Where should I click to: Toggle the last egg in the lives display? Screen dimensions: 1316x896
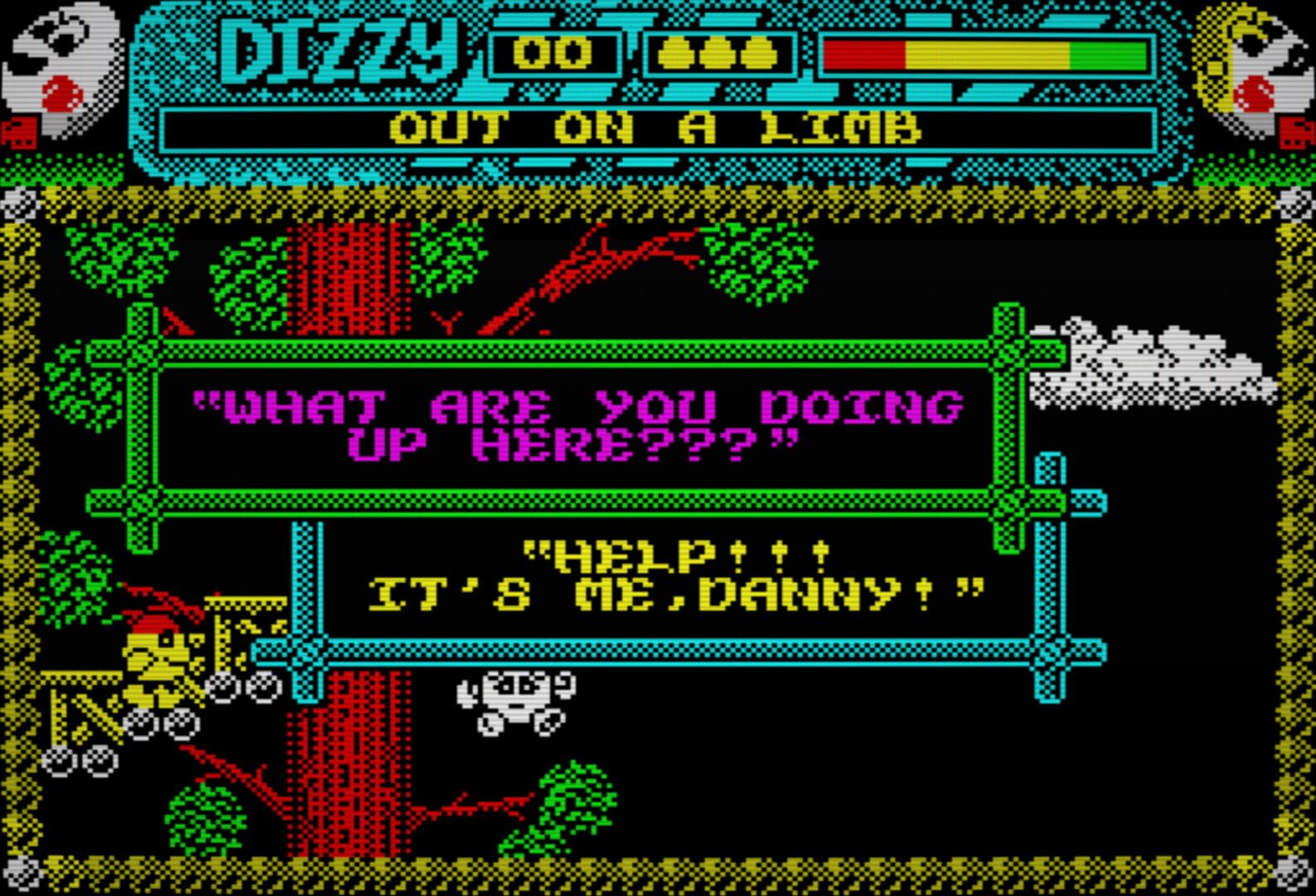point(759,54)
